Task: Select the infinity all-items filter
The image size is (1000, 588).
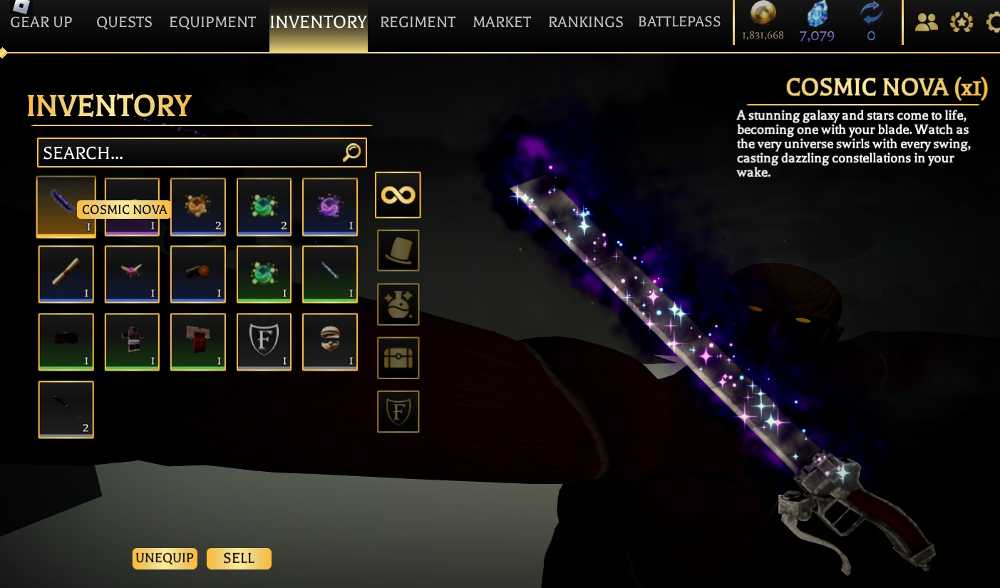Action: (397, 194)
